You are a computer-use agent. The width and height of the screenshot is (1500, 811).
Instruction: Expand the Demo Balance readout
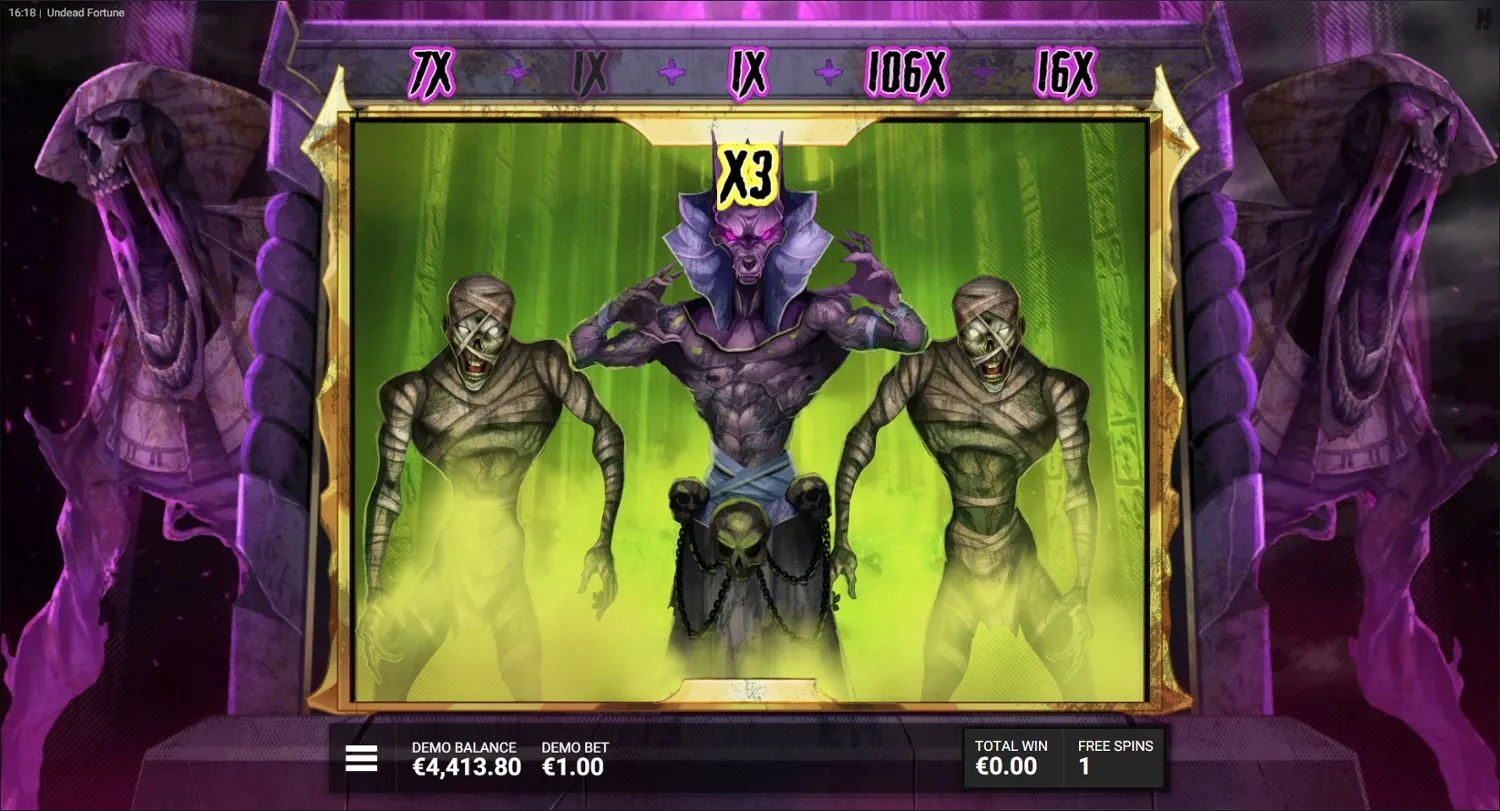point(465,755)
